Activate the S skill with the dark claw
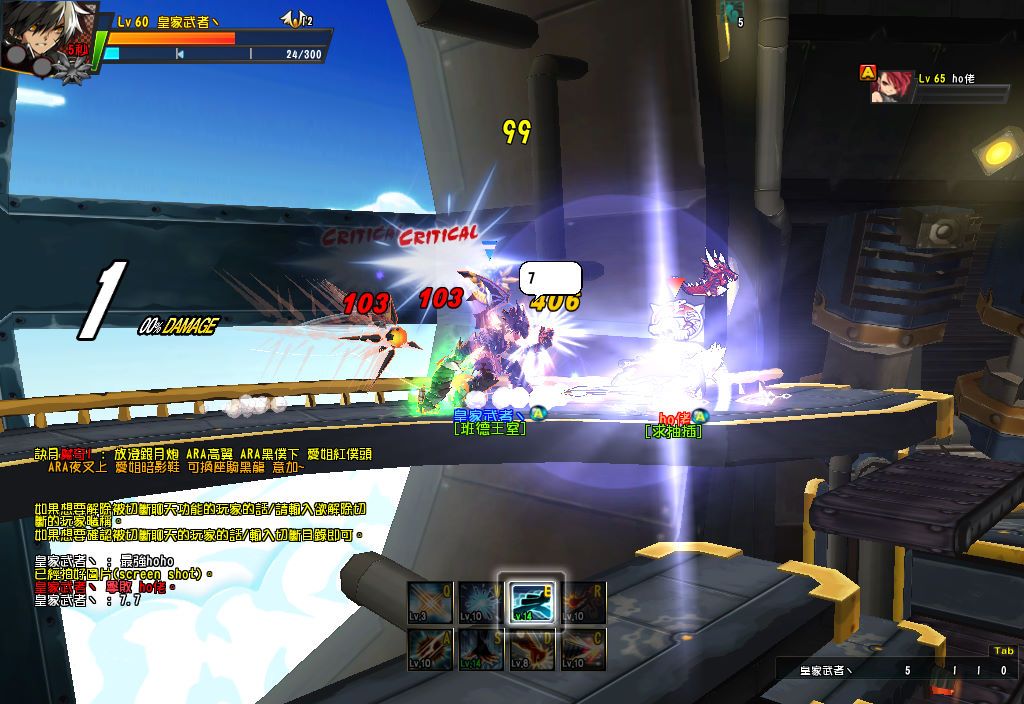This screenshot has width=1024, height=704. point(482,649)
